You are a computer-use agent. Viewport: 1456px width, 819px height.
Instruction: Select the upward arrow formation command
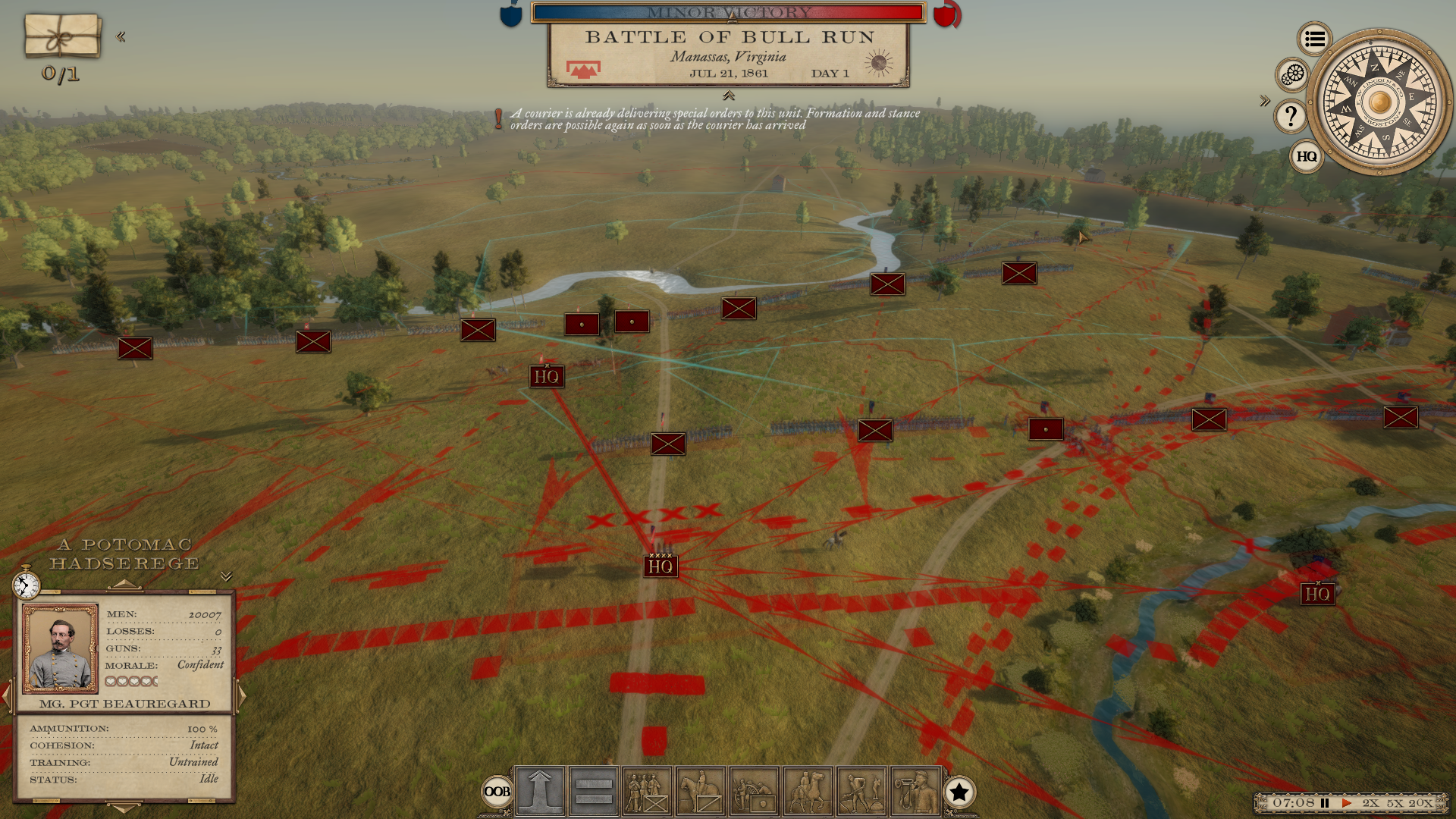coord(540,792)
